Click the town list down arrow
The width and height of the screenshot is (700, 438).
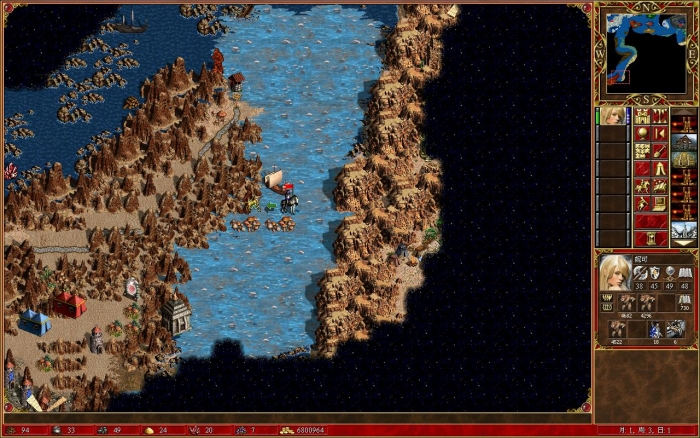click(x=684, y=244)
